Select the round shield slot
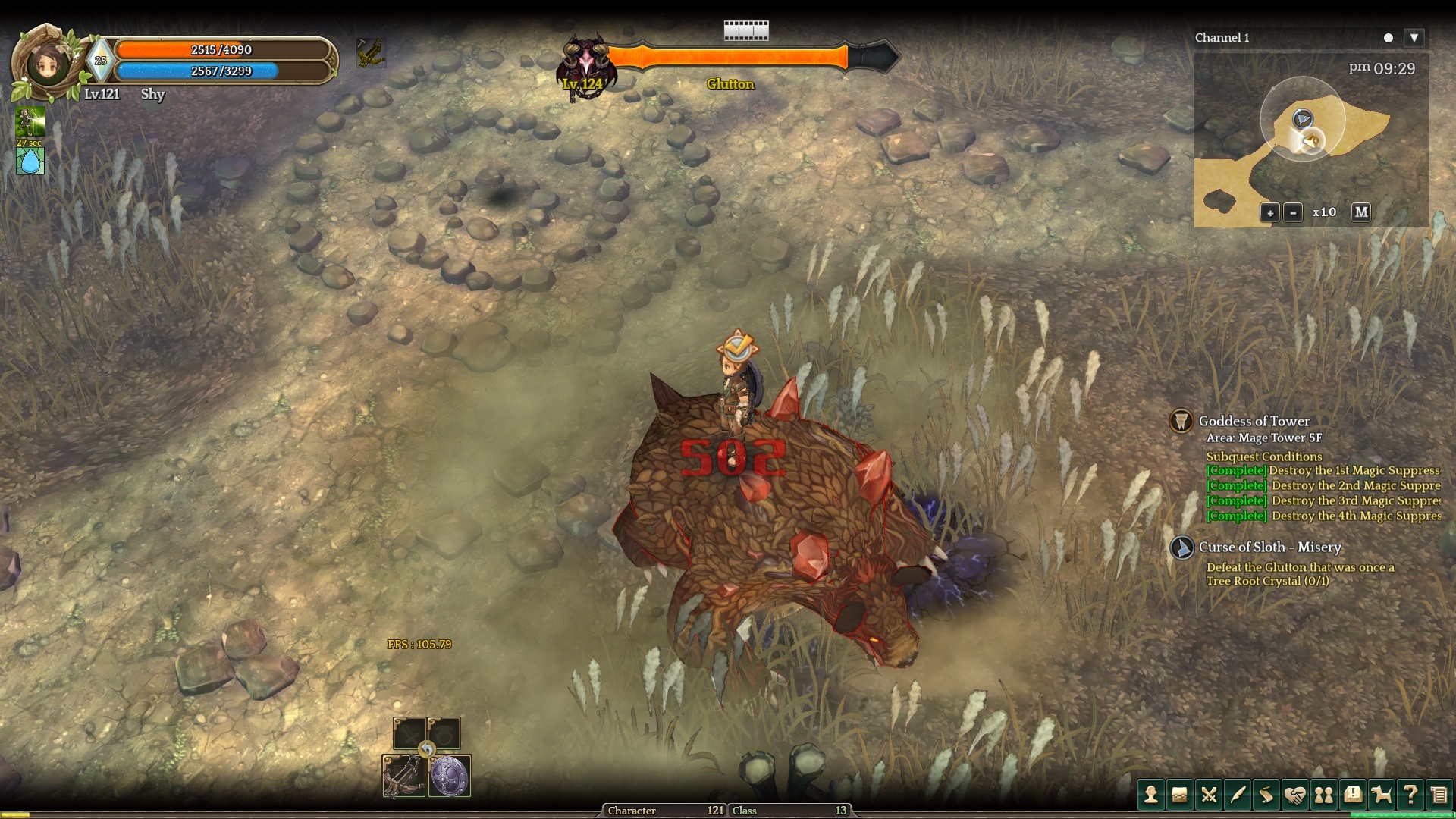The width and height of the screenshot is (1456, 819). pos(450,776)
